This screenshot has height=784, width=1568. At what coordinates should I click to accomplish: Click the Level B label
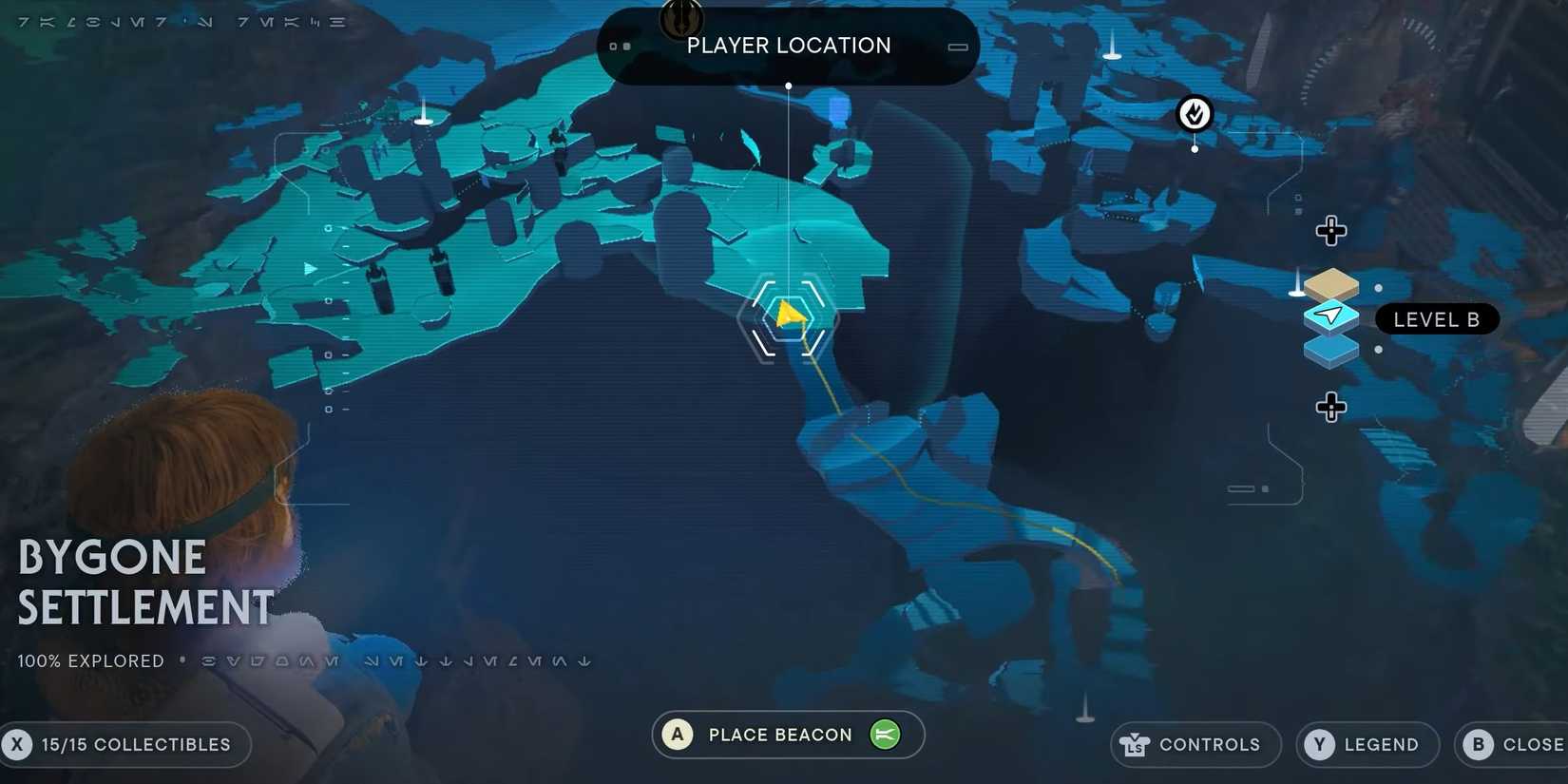coord(1437,318)
